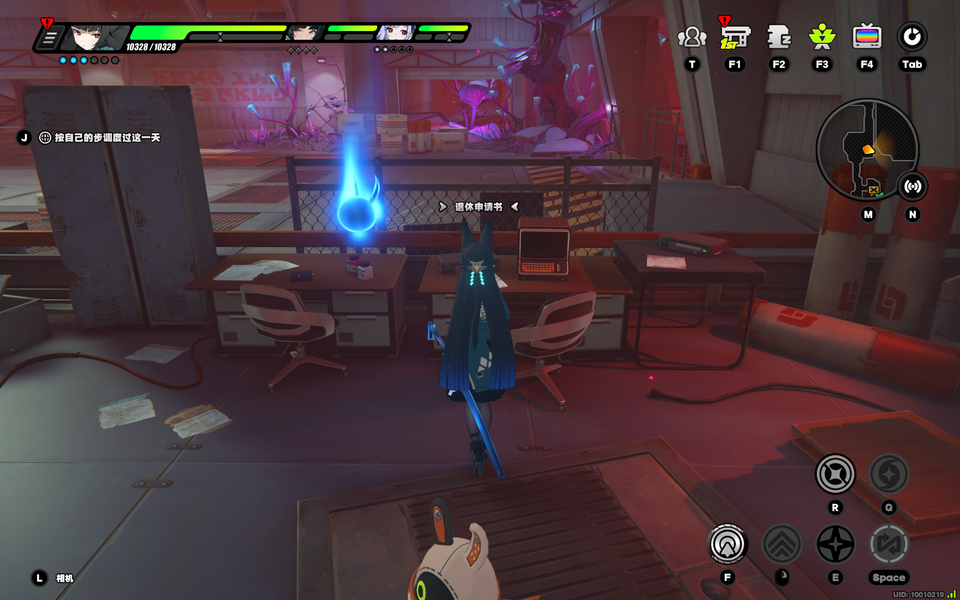Open the green winged figure icon
Viewport: 960px width, 600px height.
coord(822,38)
